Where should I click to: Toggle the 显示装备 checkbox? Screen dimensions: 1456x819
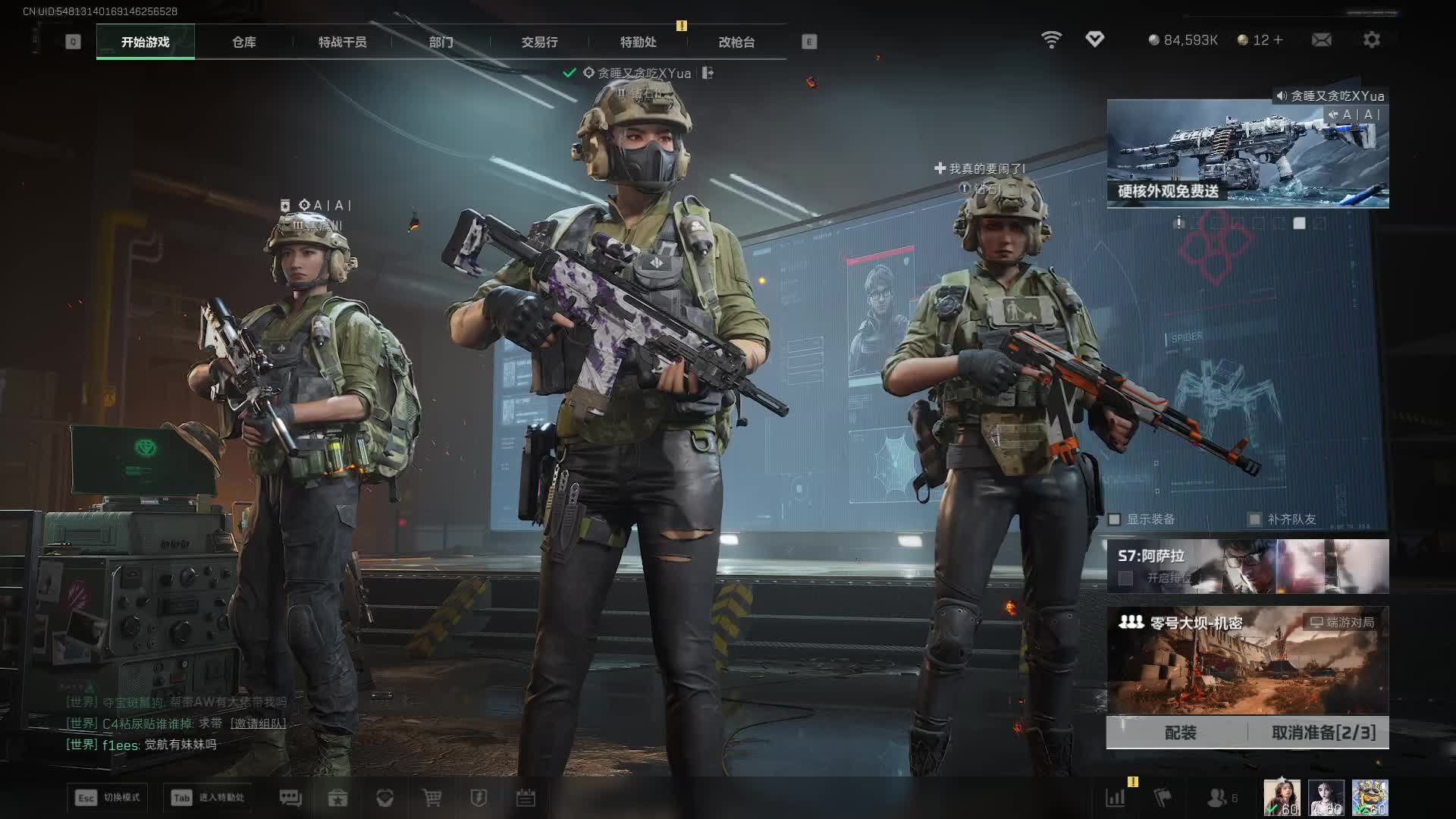(x=1115, y=519)
